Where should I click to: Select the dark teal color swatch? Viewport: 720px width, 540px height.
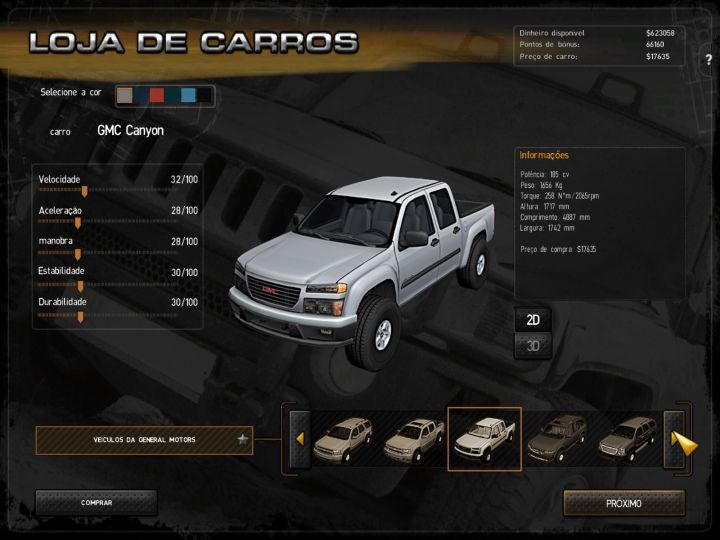coord(172,95)
